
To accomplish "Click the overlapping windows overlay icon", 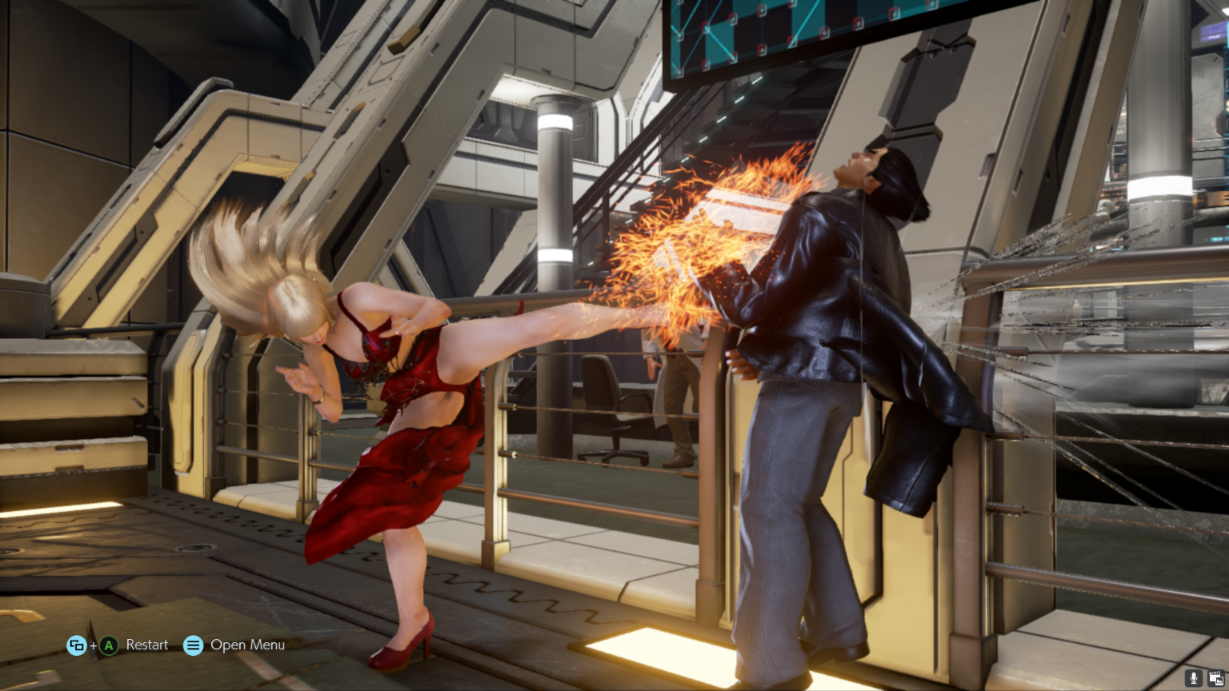I will (1216, 679).
